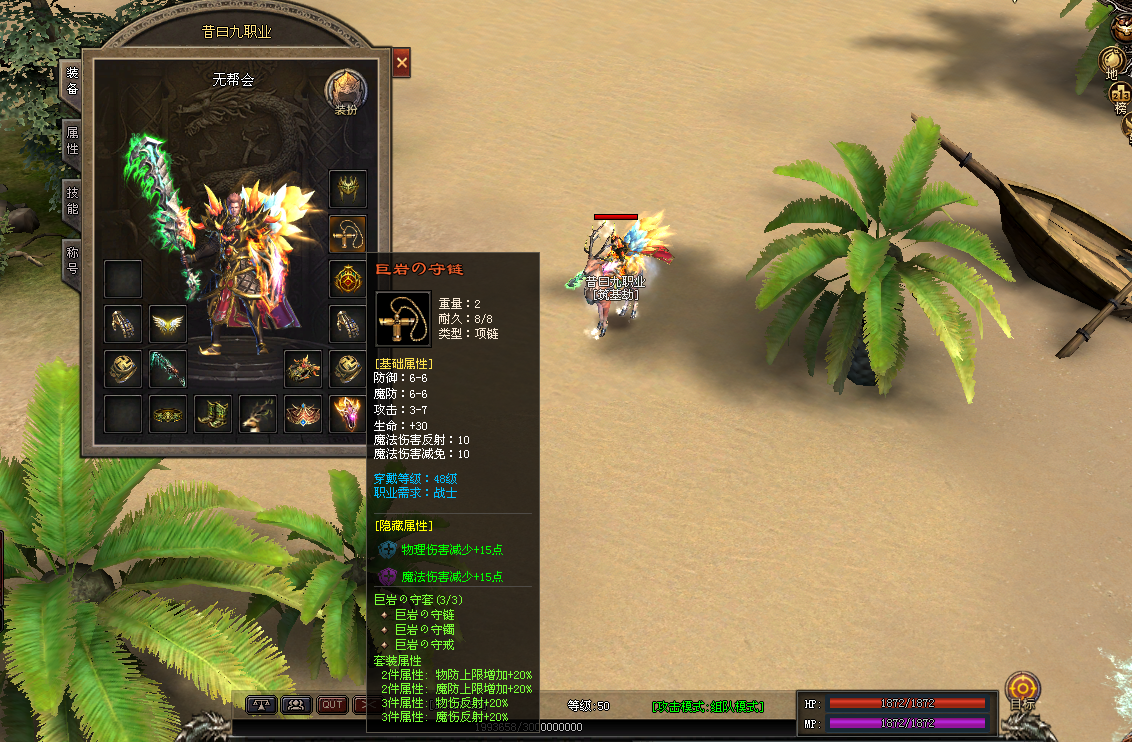This screenshot has height=742, width=1132.
Task: Click the QUT button on bottom bar
Action: tap(332, 705)
